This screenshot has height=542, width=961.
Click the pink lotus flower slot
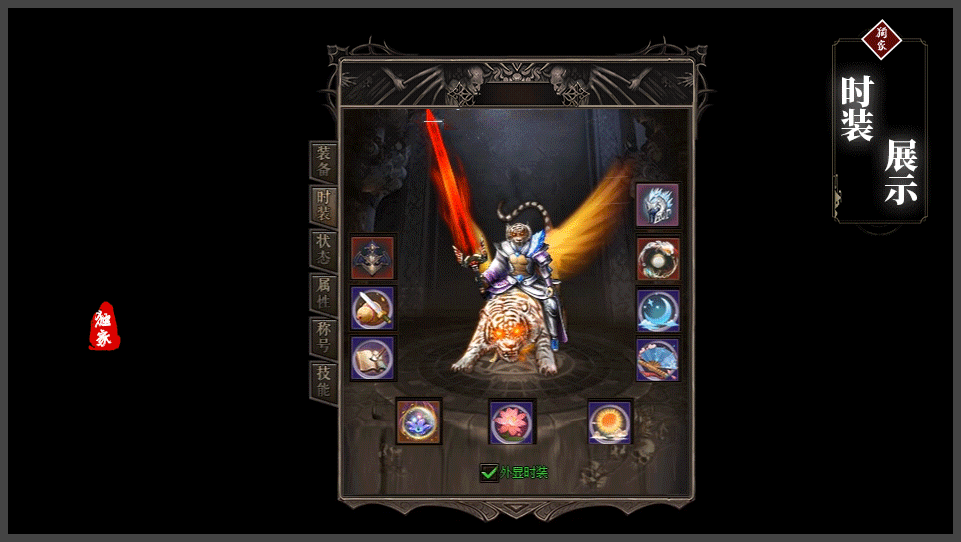[x=512, y=421]
